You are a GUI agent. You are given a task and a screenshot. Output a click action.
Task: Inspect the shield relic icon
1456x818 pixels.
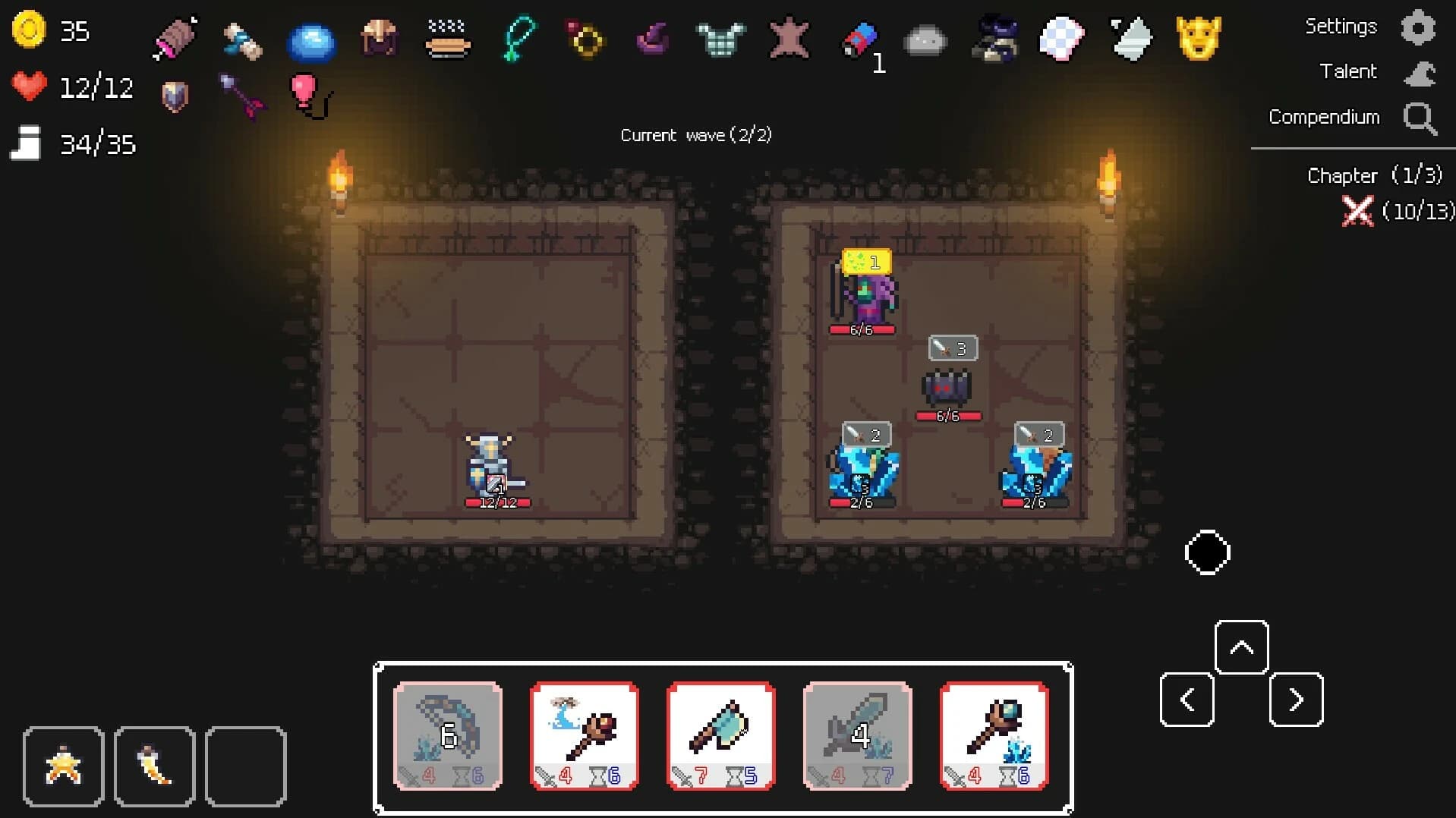click(x=175, y=96)
